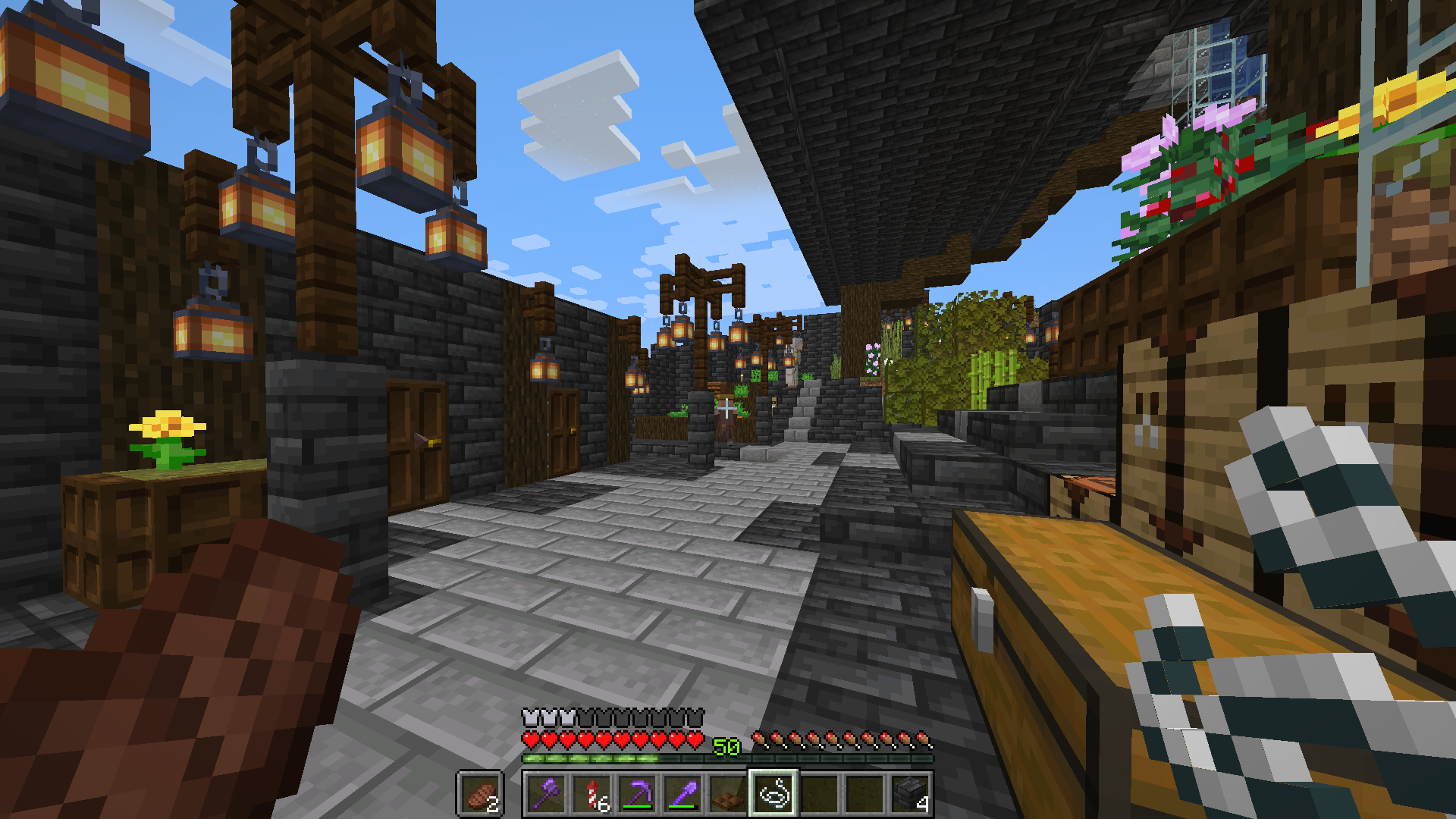Click the crosshair at screen center
Image resolution: width=1456 pixels, height=819 pixels.
point(728,409)
